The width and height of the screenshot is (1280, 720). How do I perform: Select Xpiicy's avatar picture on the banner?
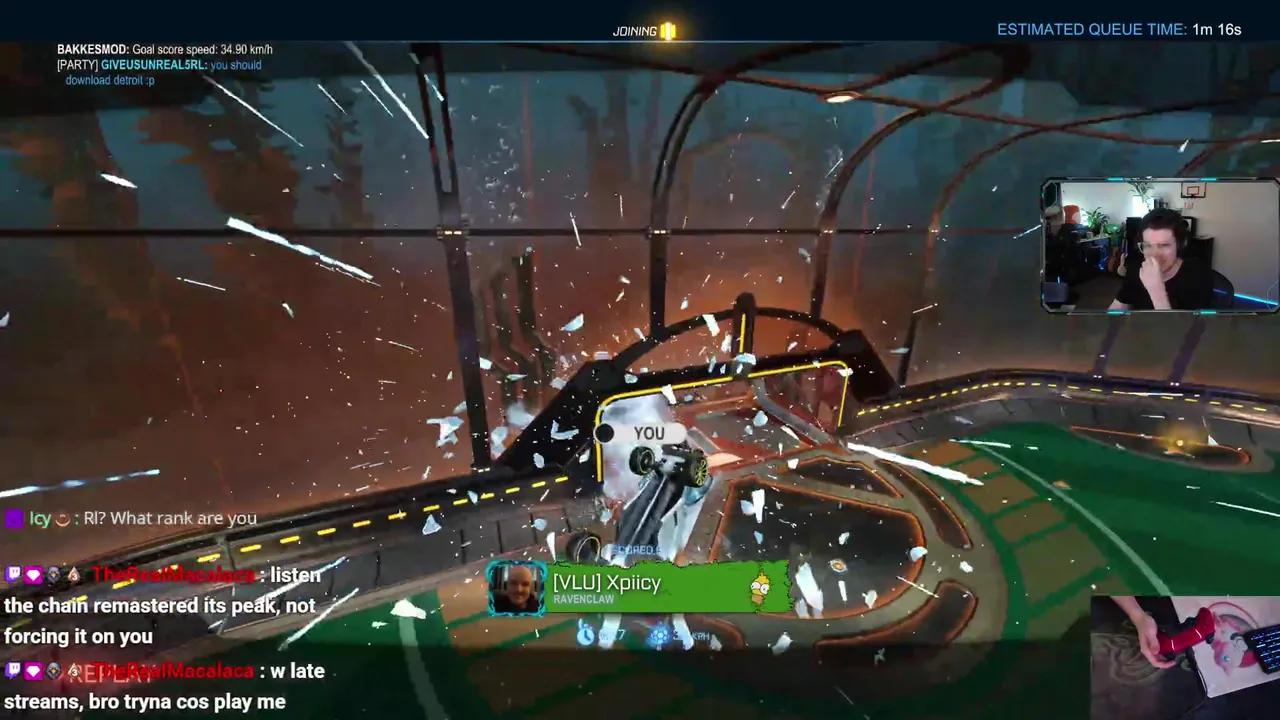(x=517, y=588)
